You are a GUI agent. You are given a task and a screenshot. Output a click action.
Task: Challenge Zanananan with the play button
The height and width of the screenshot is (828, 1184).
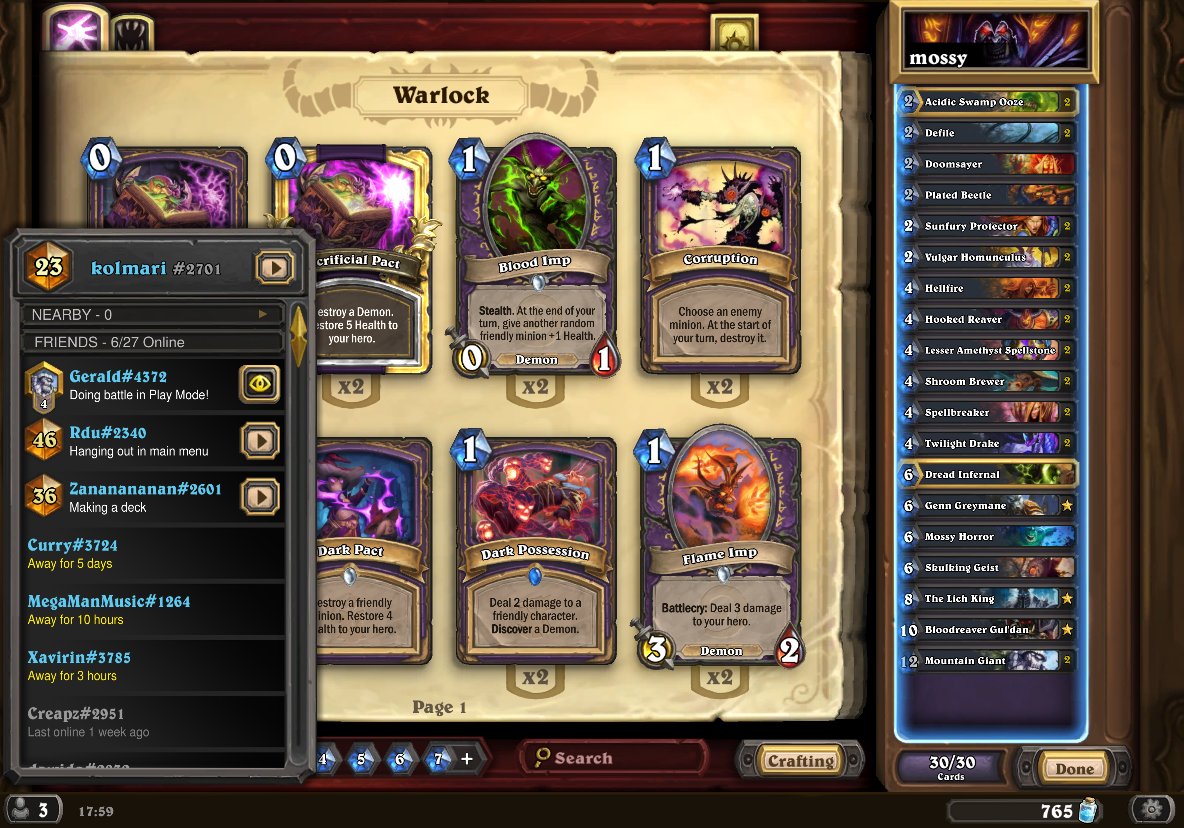pyautogui.click(x=260, y=495)
